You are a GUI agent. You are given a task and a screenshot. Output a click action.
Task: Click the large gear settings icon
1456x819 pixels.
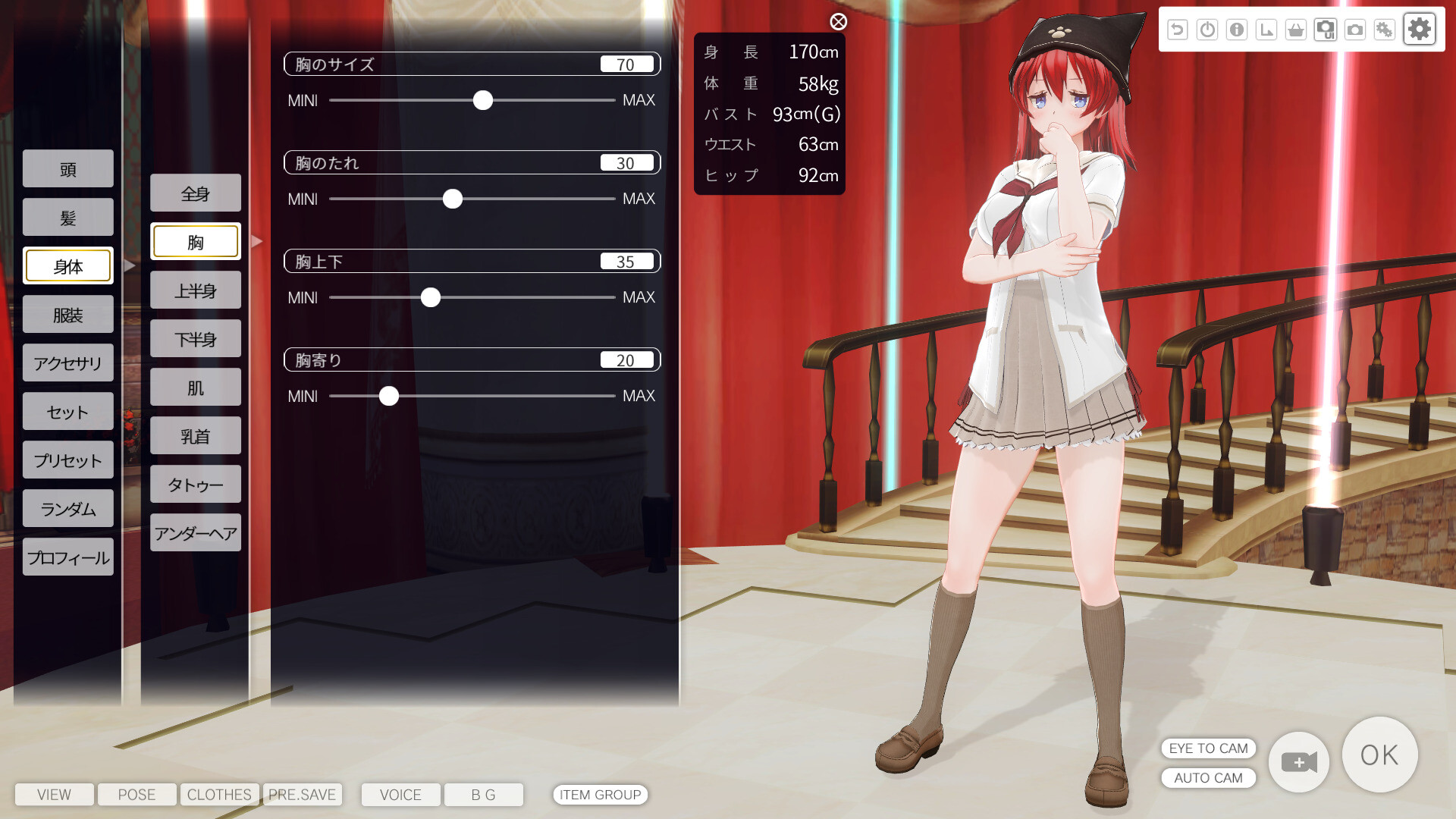click(1419, 30)
